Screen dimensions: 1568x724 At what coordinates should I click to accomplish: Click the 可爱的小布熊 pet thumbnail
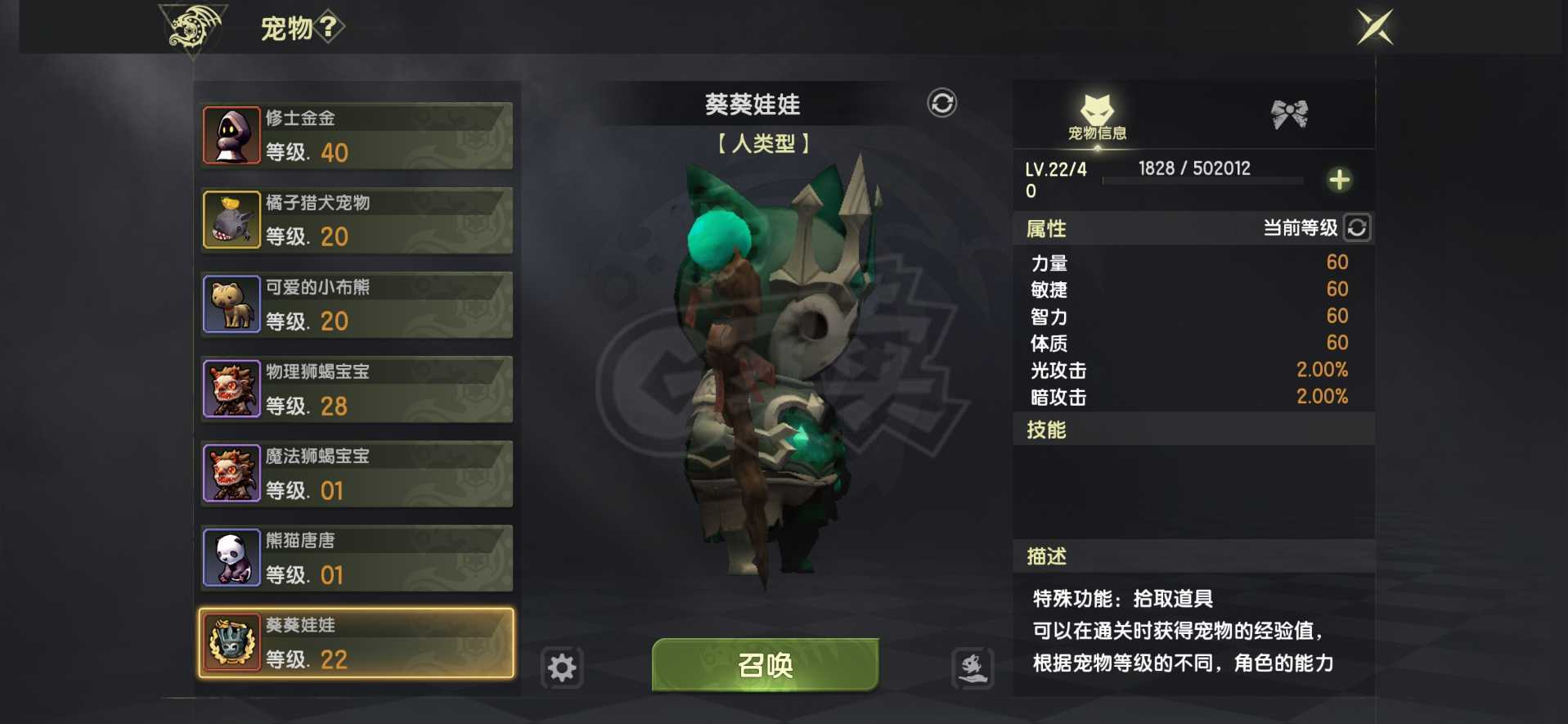(231, 304)
